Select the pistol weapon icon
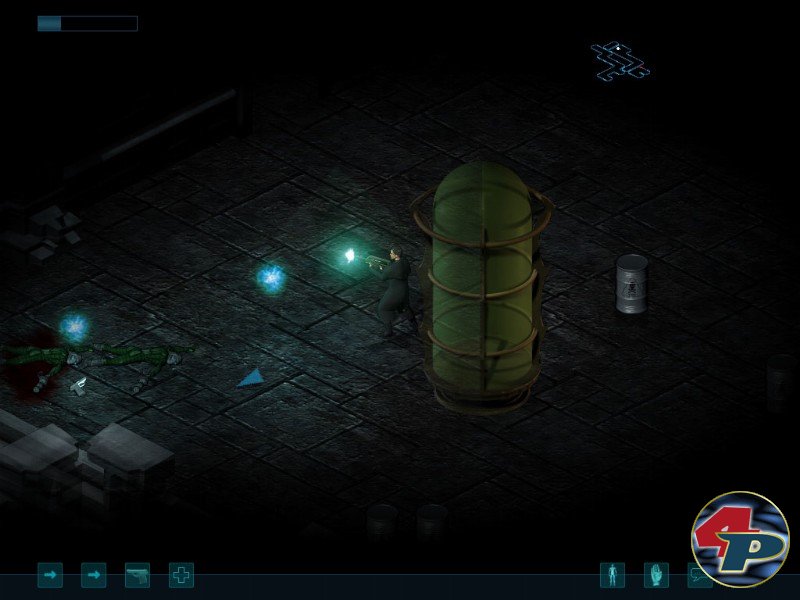Viewport: 800px width, 600px height. pyautogui.click(x=137, y=575)
